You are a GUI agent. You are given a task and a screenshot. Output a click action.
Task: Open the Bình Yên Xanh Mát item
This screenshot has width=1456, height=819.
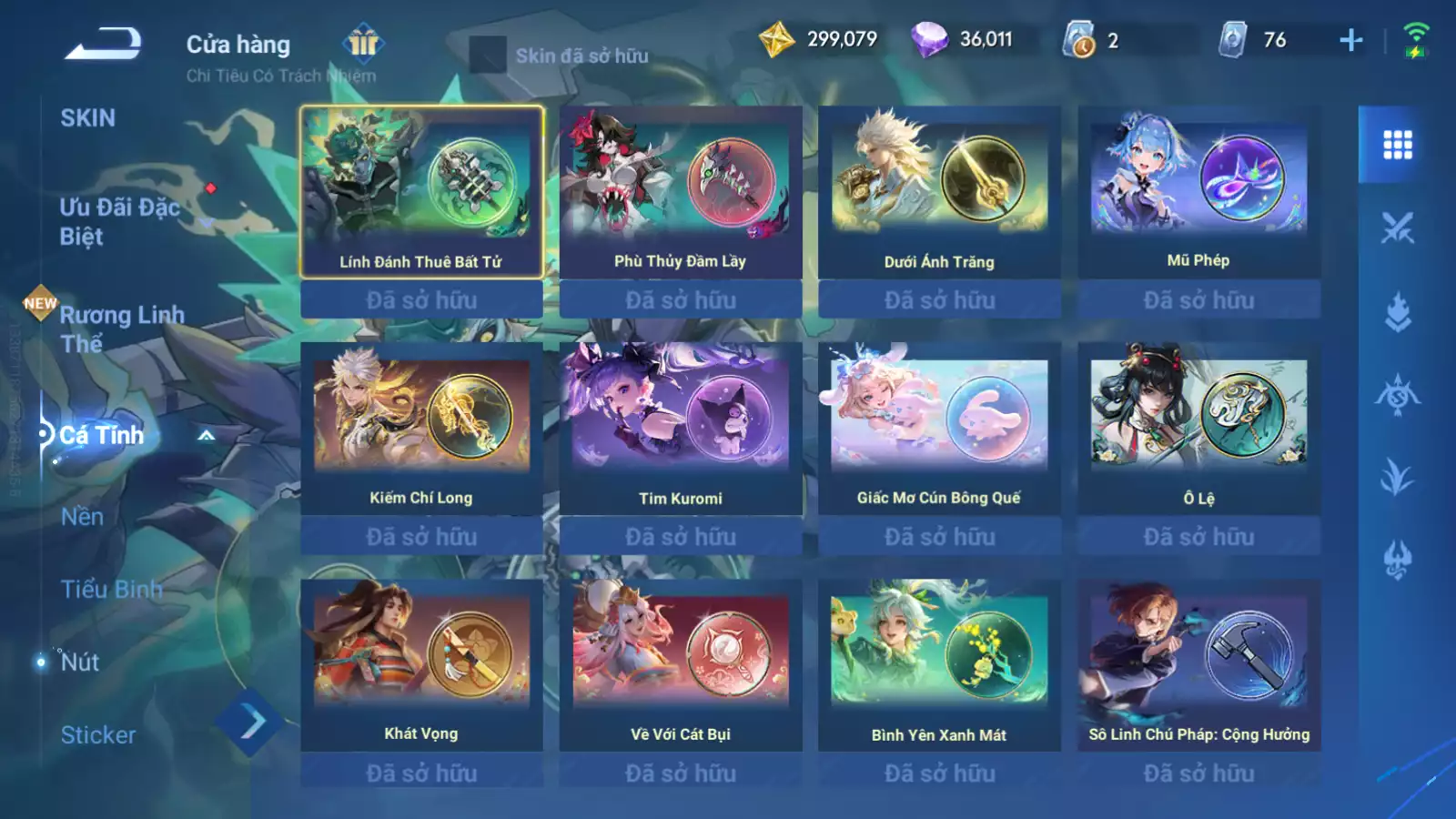click(x=939, y=665)
